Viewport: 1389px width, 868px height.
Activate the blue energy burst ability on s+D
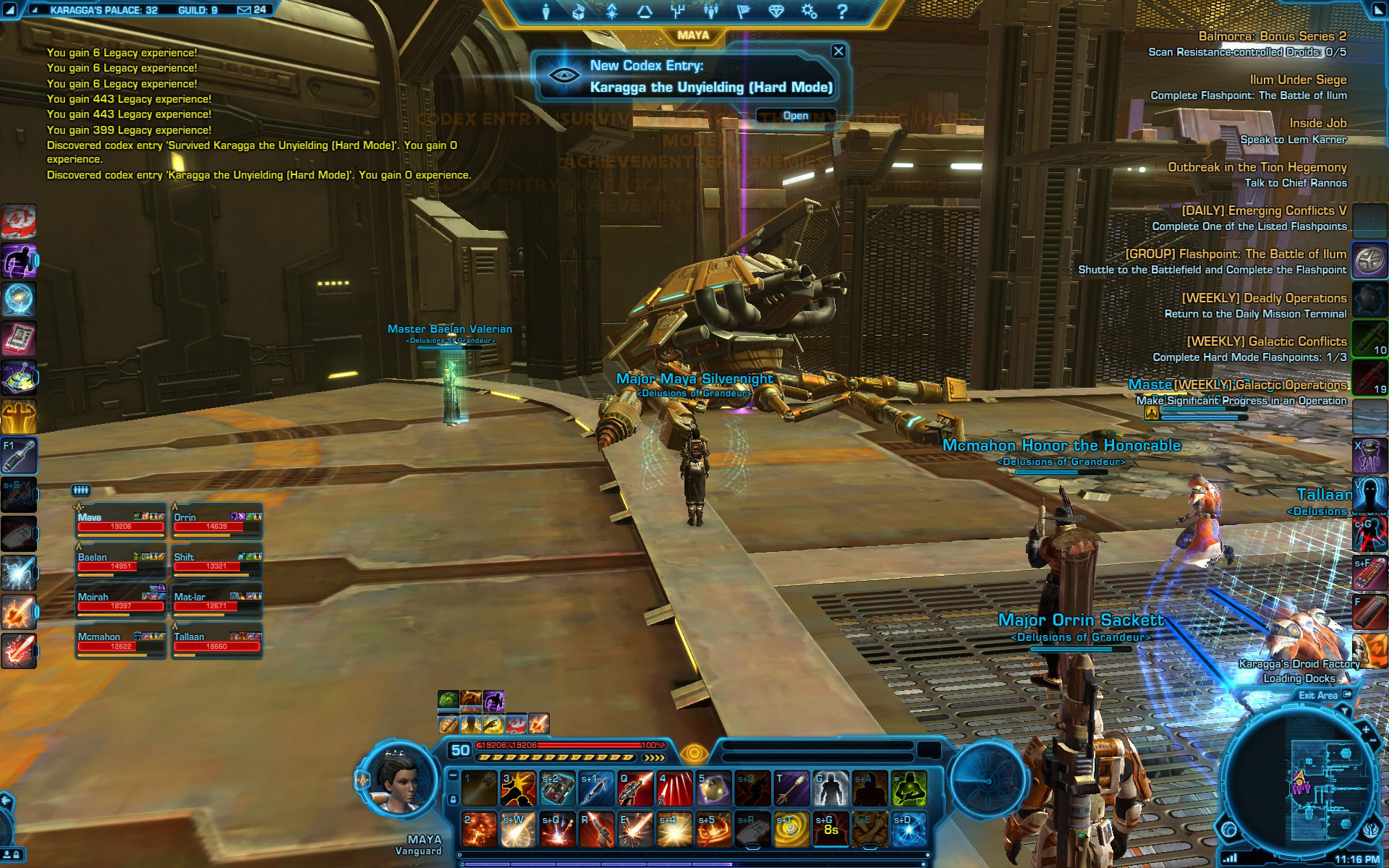click(x=909, y=829)
